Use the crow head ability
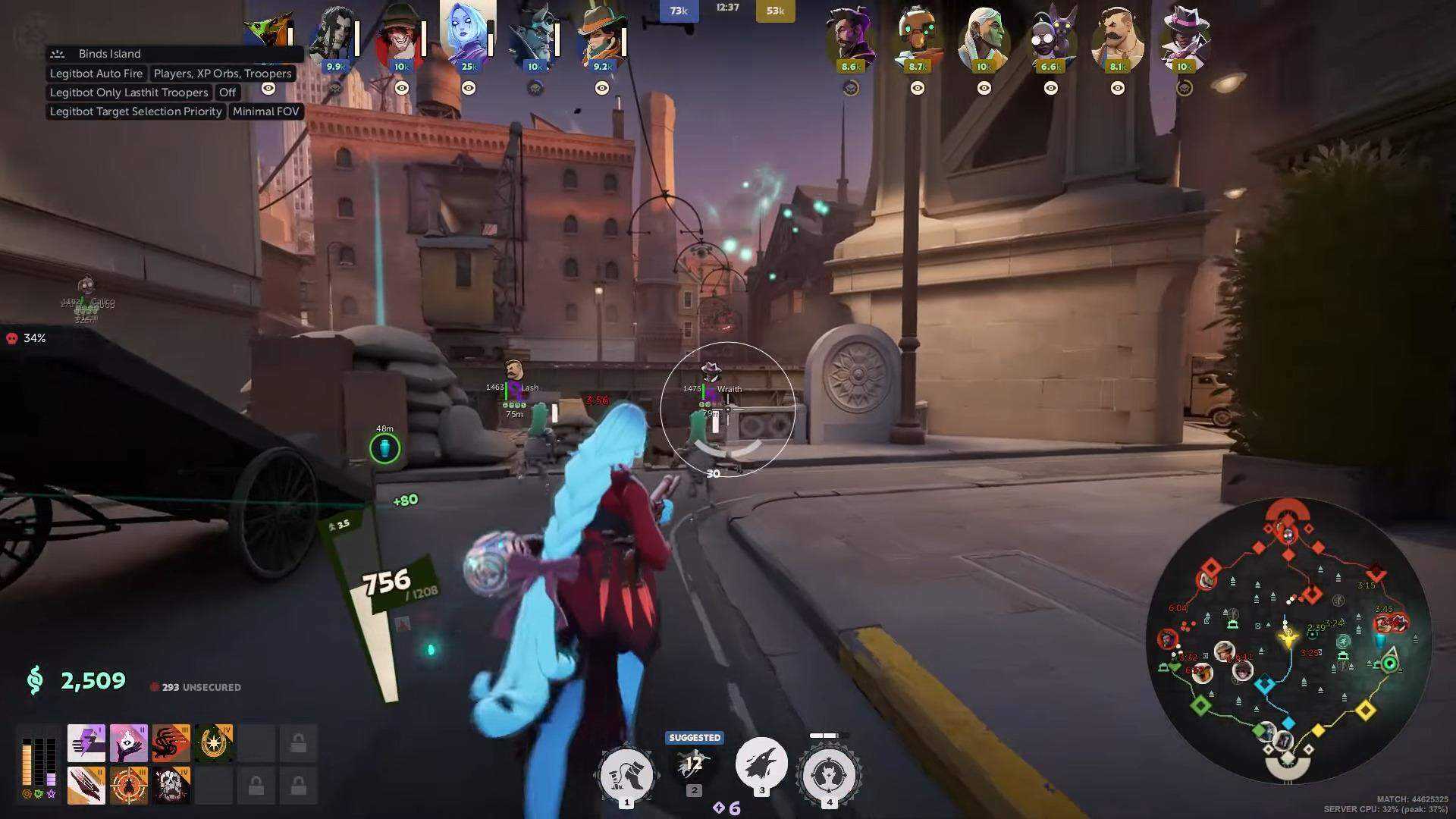Image resolution: width=1456 pixels, height=819 pixels. (x=761, y=764)
